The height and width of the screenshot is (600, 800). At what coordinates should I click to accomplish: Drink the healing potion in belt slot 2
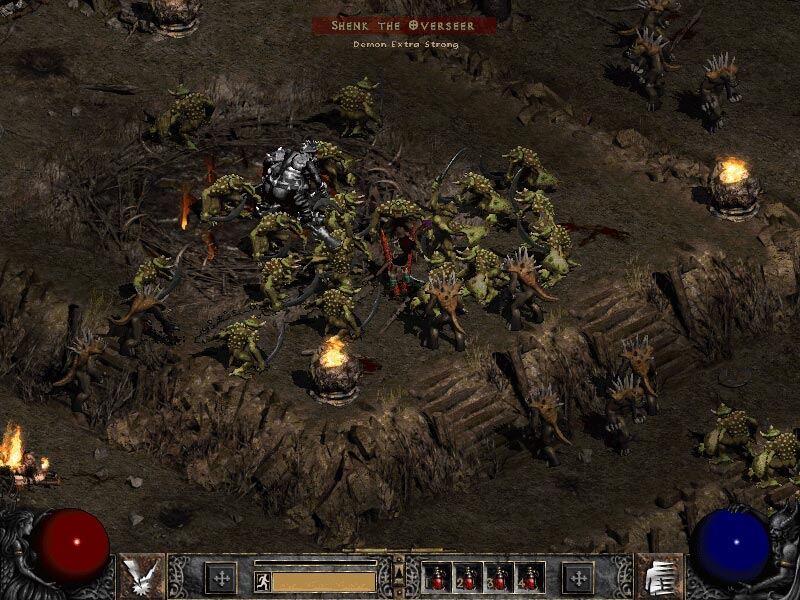pyautogui.click(x=469, y=577)
